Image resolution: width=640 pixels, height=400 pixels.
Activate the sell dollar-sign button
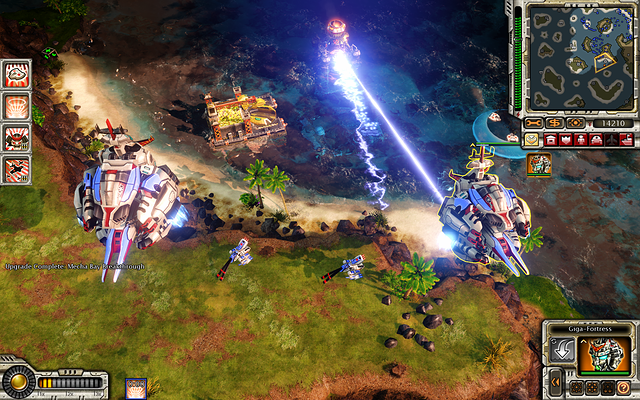tap(555, 123)
